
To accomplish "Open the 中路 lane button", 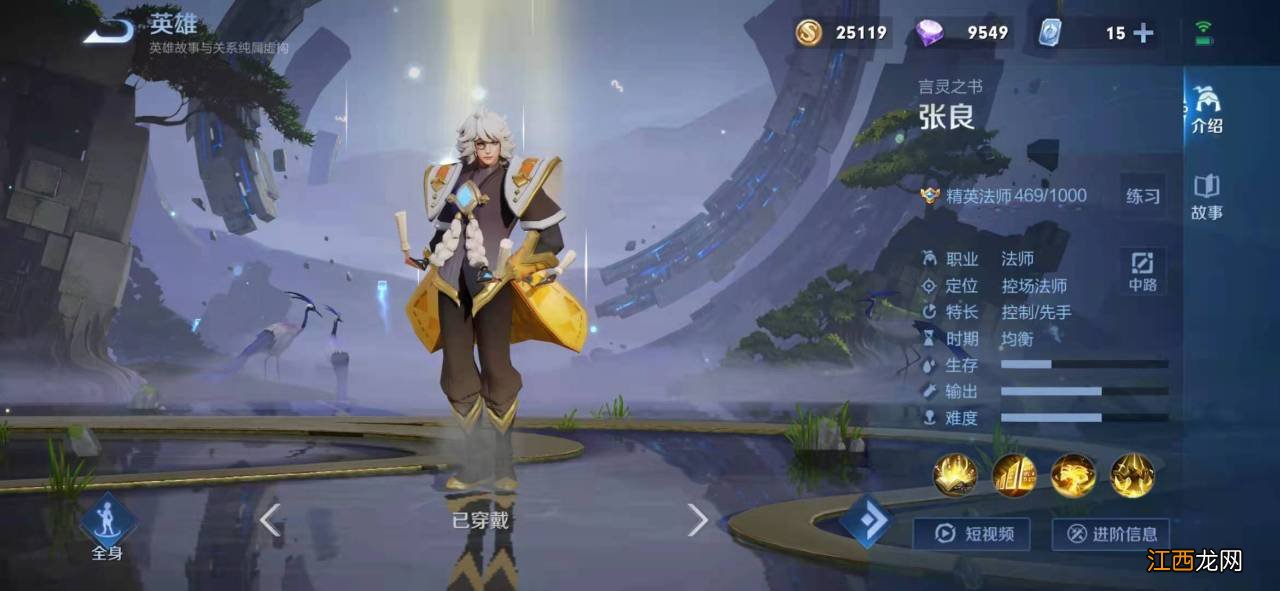I will (x=1143, y=271).
